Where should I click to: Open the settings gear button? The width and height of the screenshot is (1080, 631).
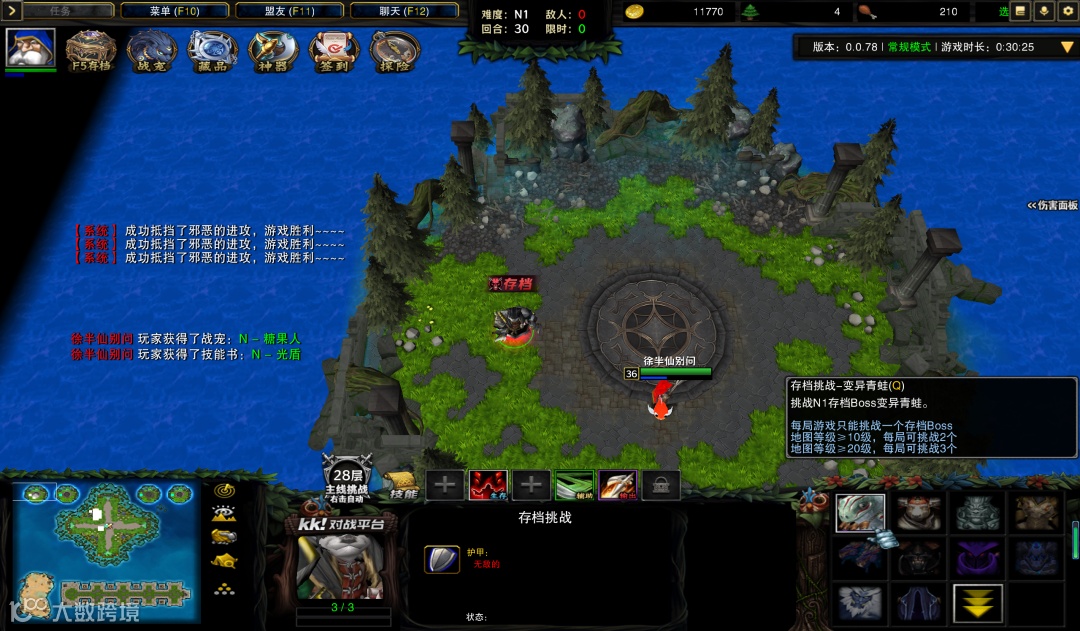click(1067, 11)
